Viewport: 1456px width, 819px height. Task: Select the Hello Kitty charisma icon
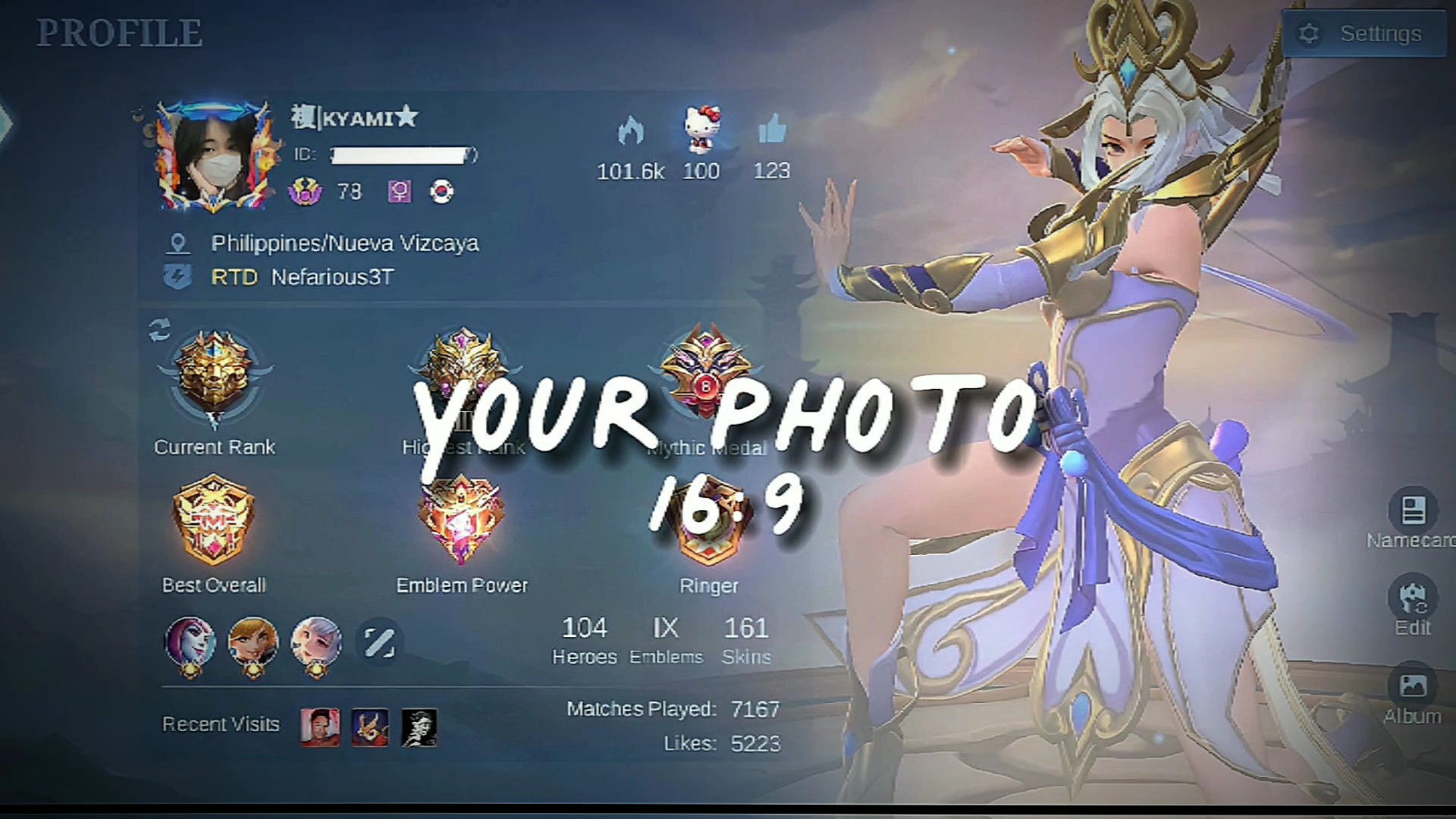[701, 130]
